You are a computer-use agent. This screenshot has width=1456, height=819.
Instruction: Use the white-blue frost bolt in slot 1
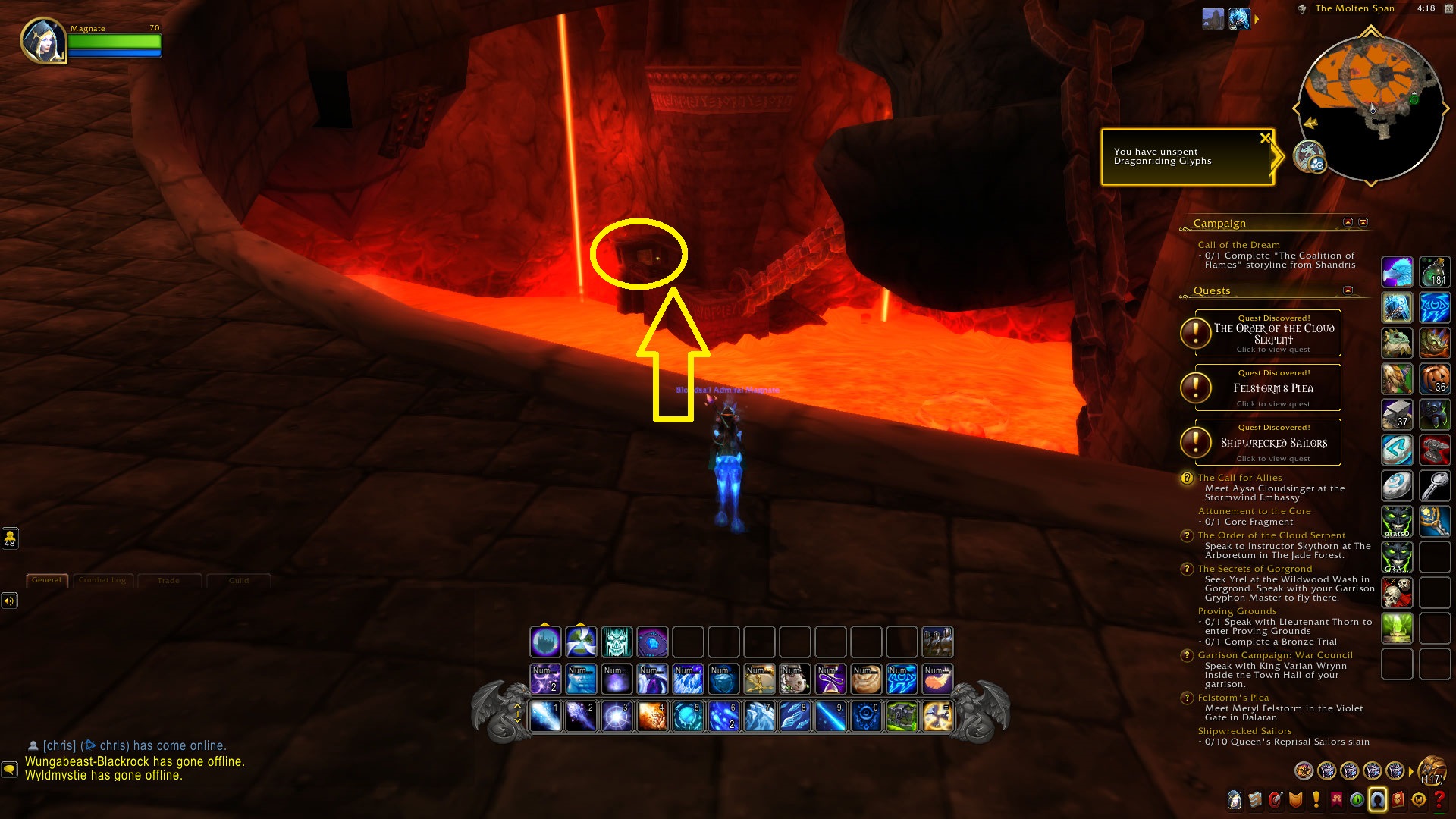(545, 717)
